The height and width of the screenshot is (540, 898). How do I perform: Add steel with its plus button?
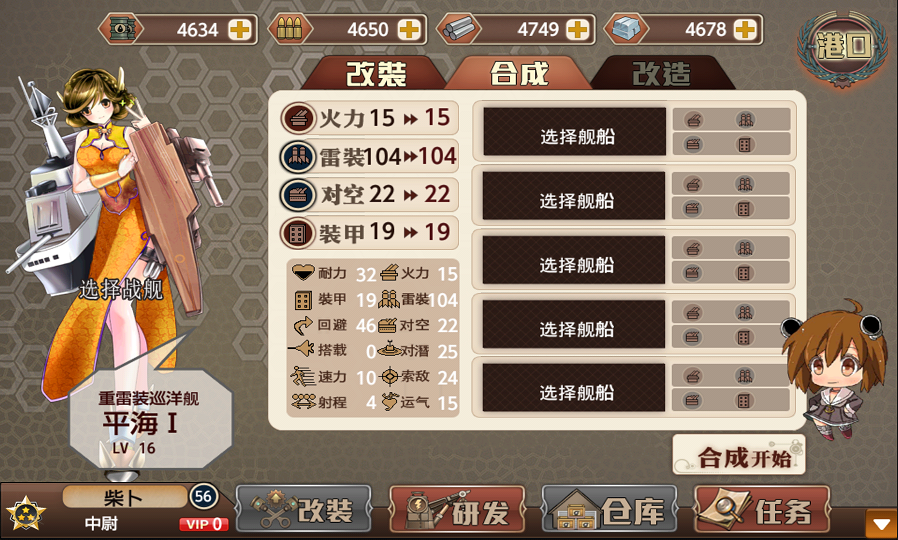tap(580, 29)
